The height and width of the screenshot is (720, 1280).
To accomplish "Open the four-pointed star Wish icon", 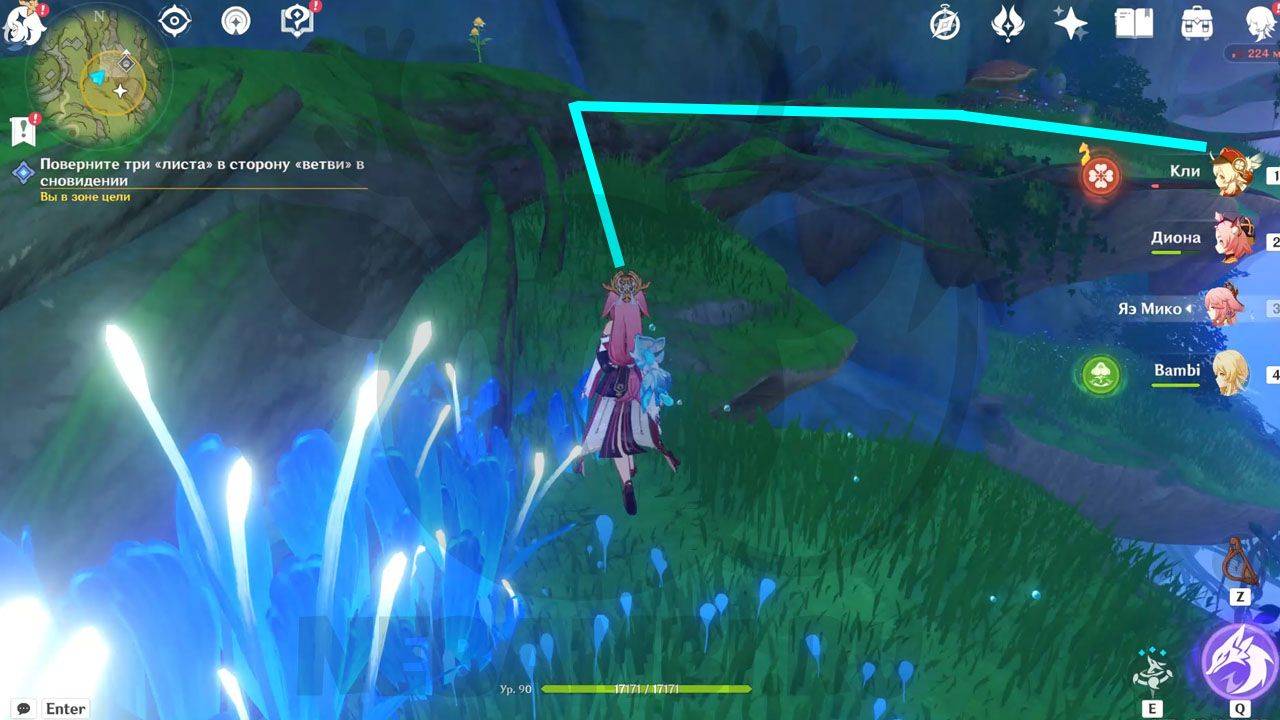I will click(x=1070, y=23).
